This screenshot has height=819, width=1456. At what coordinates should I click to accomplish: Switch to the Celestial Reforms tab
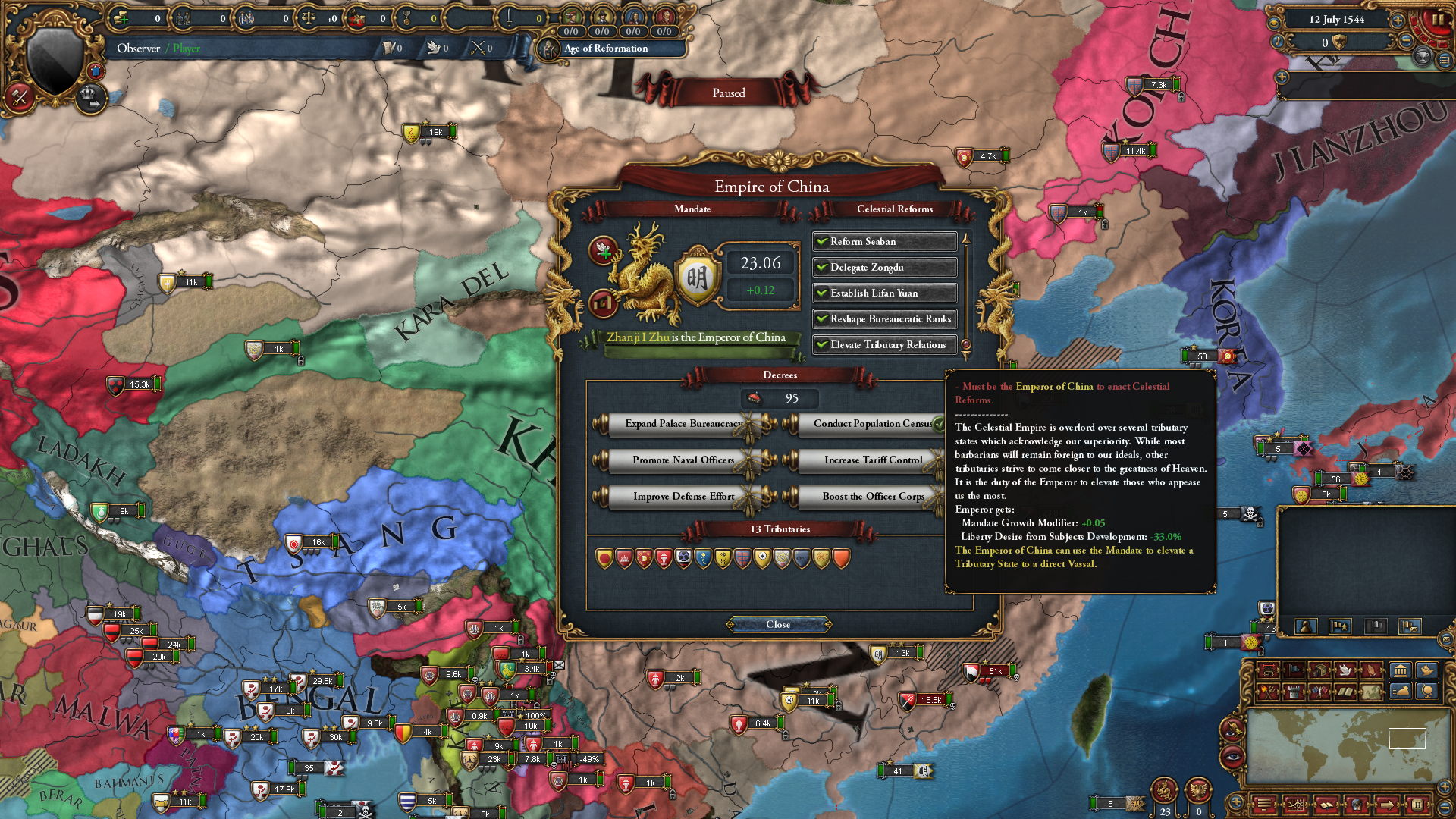coord(898,209)
